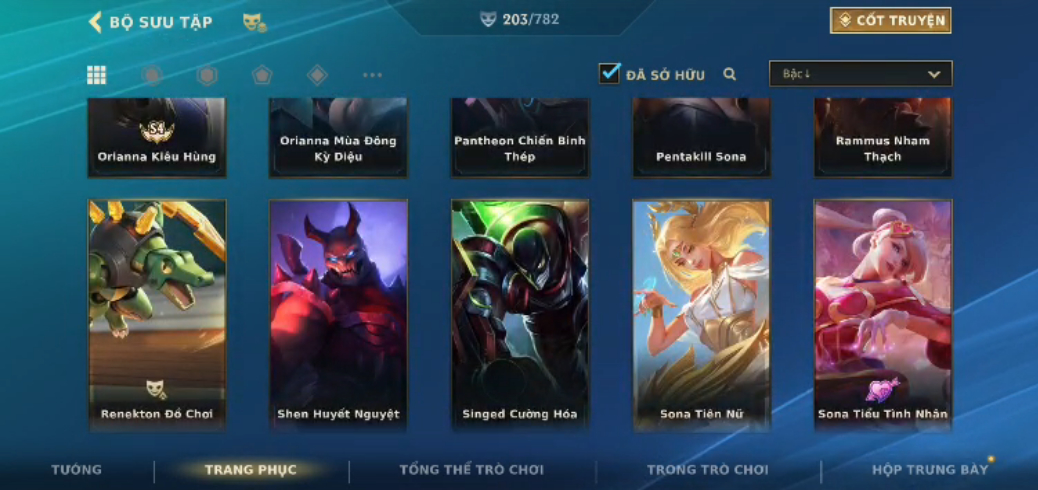Switch to the Trong Trò Chơi tab
Image resolution: width=1038 pixels, height=490 pixels.
tap(708, 470)
